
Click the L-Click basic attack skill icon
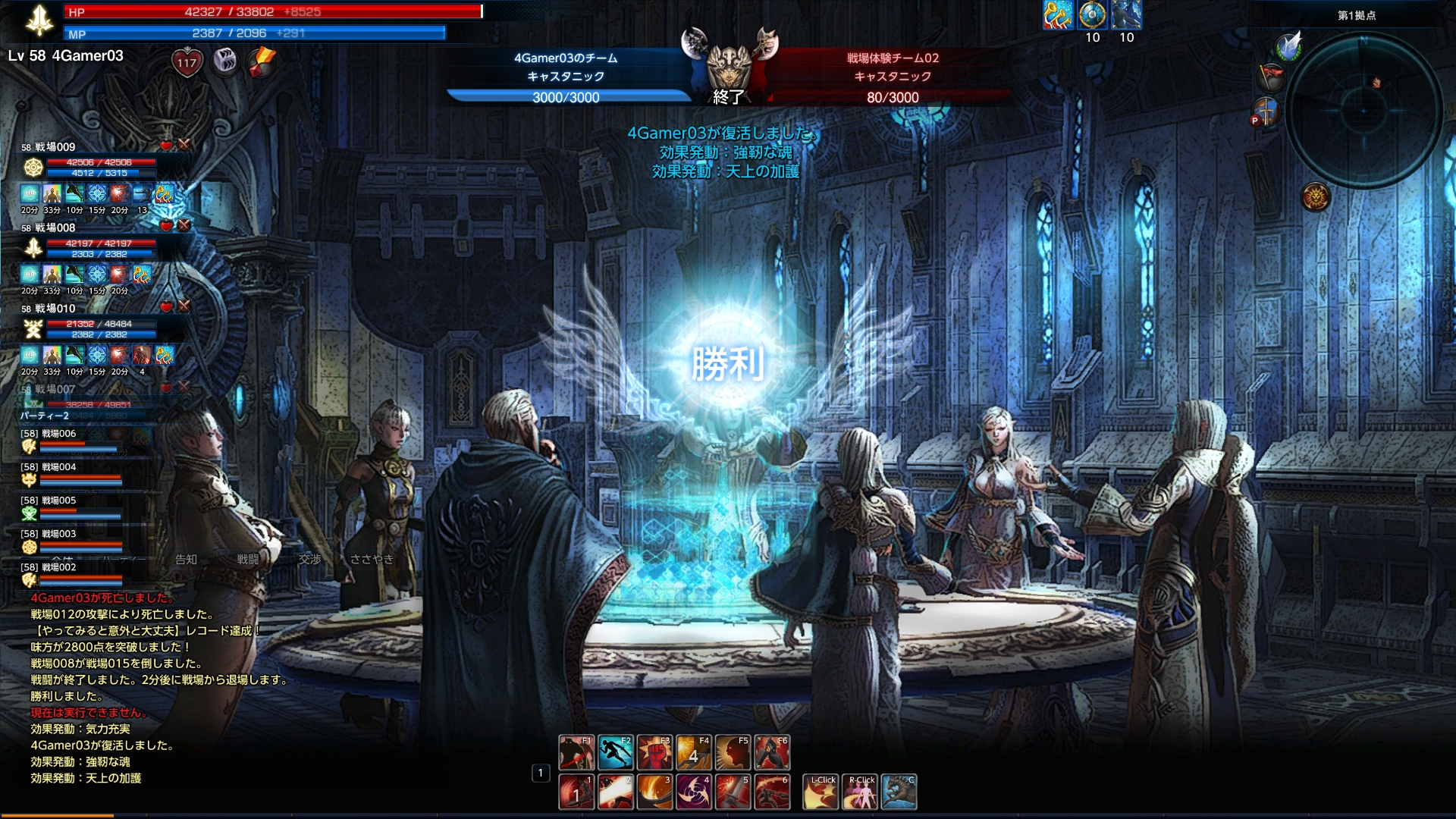pos(821,792)
